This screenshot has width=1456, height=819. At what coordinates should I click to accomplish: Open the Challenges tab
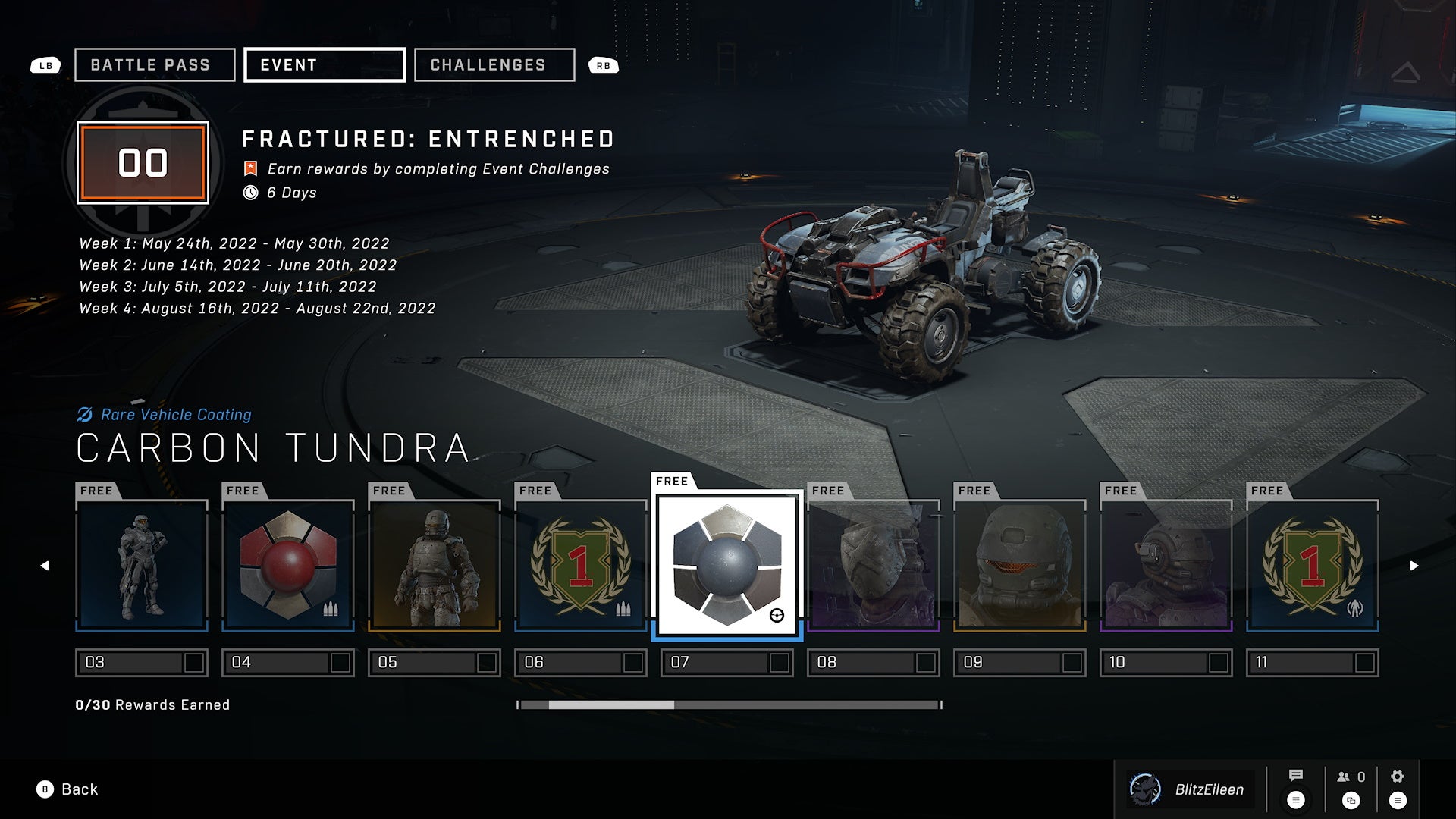pyautogui.click(x=494, y=65)
